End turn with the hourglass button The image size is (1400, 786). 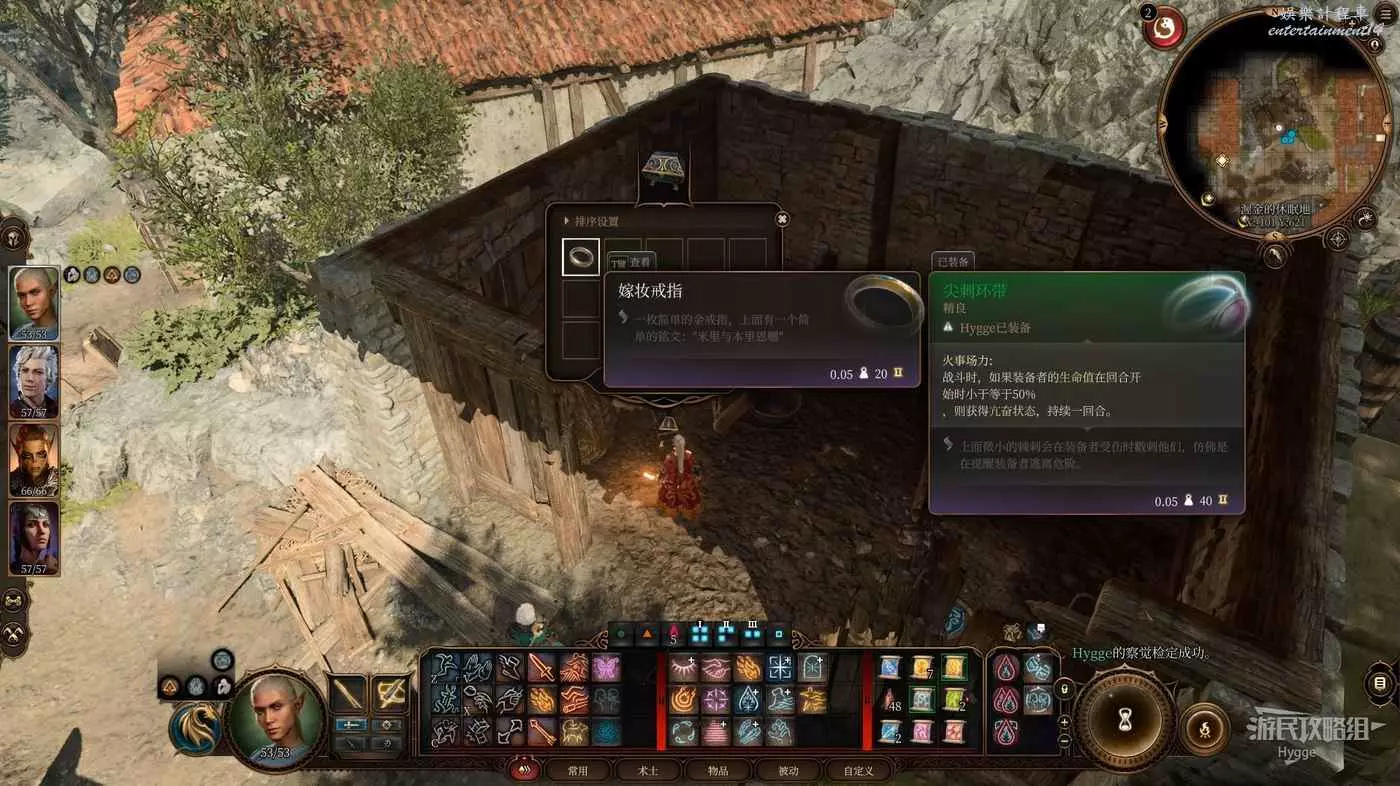pyautogui.click(x=1124, y=720)
